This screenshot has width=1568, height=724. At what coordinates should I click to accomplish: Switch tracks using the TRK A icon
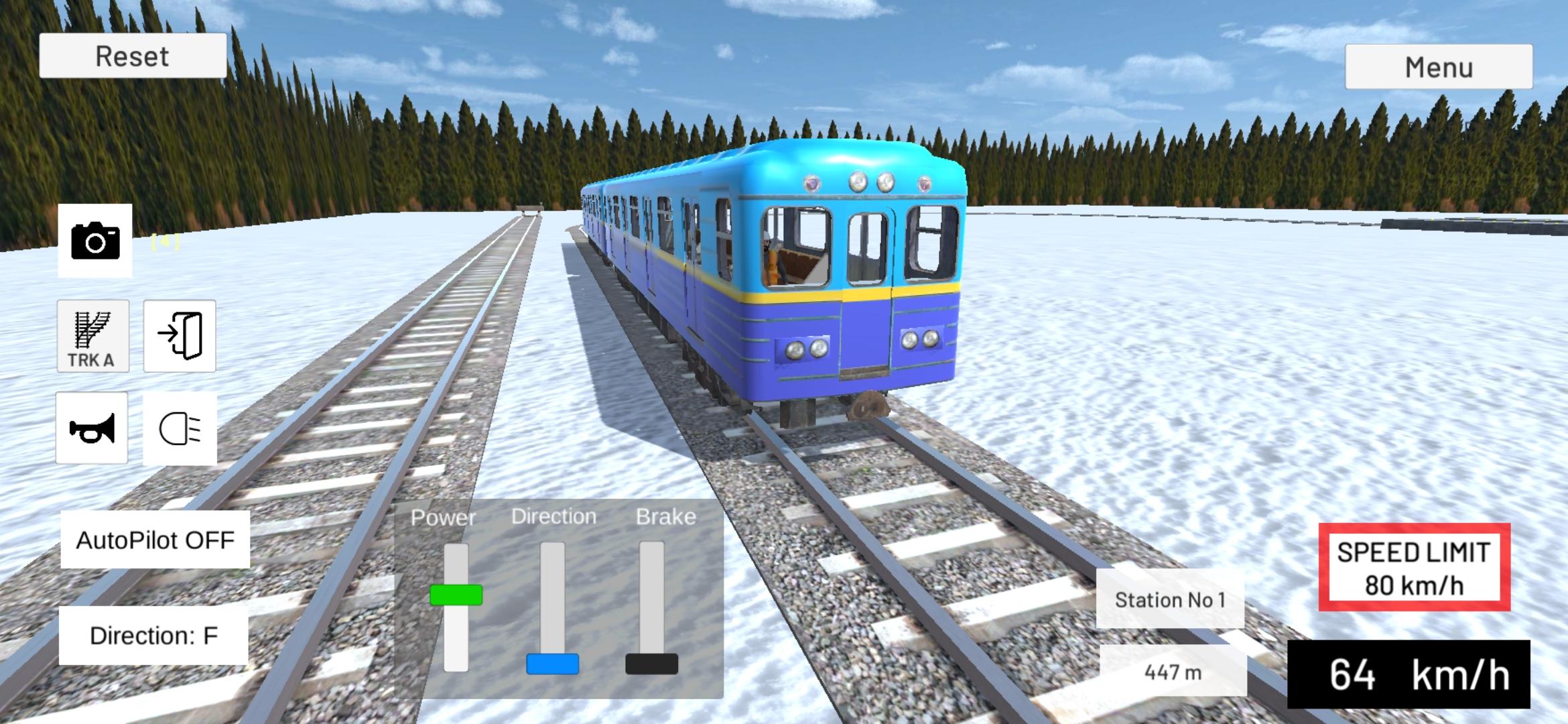pos(92,337)
